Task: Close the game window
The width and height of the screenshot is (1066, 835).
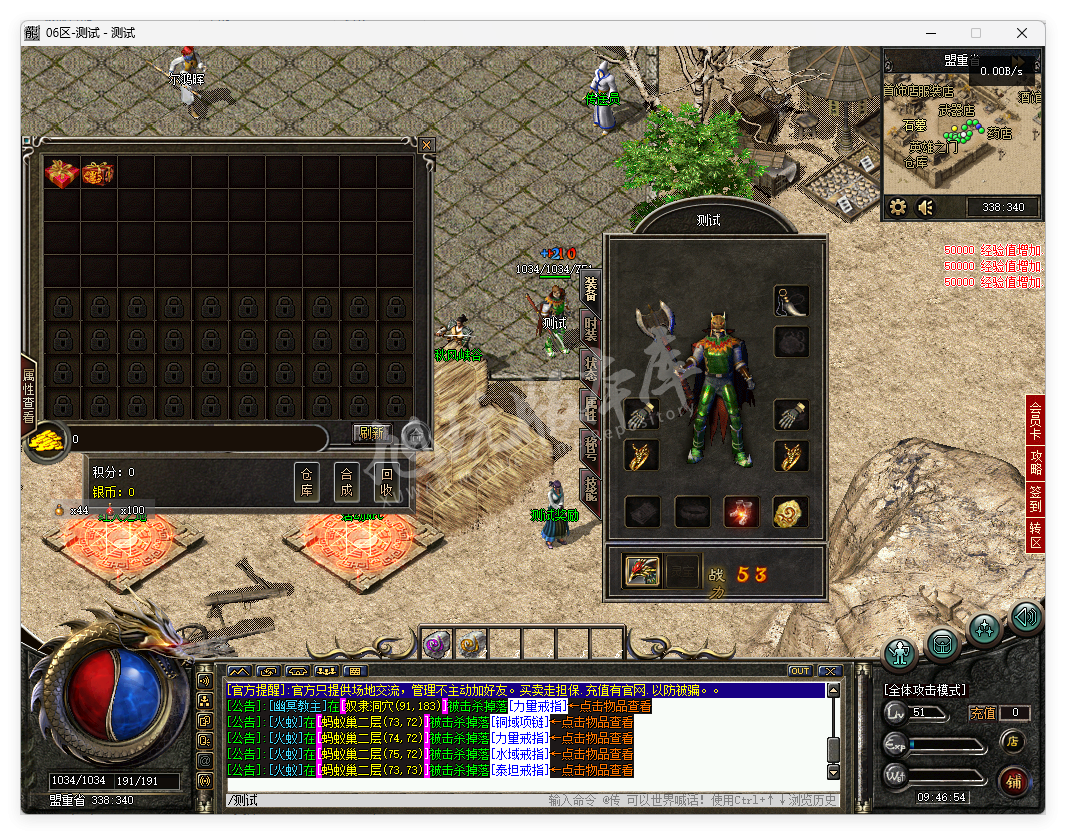Action: [x=1022, y=33]
